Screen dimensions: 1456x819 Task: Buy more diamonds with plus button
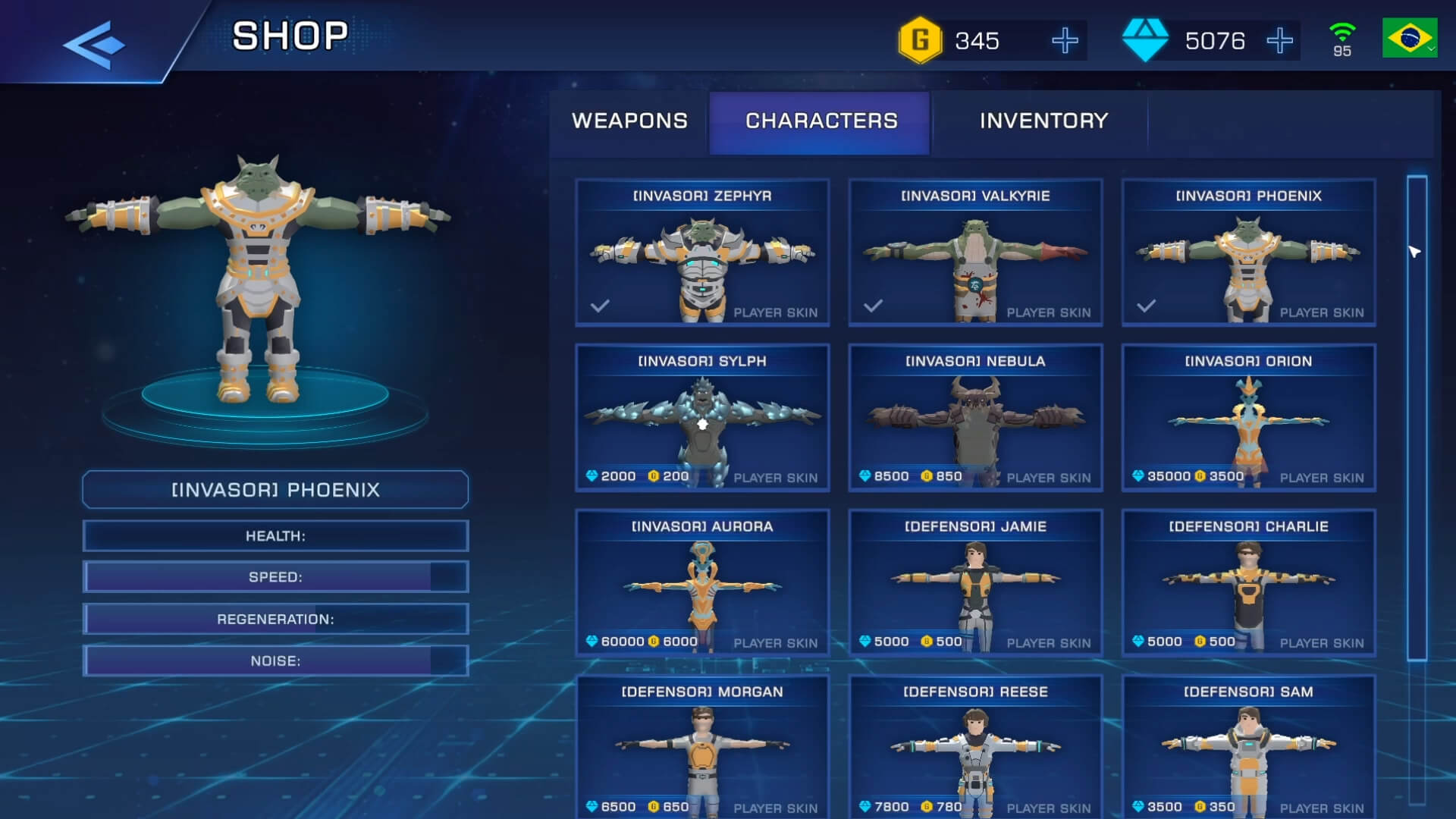[x=1279, y=41]
